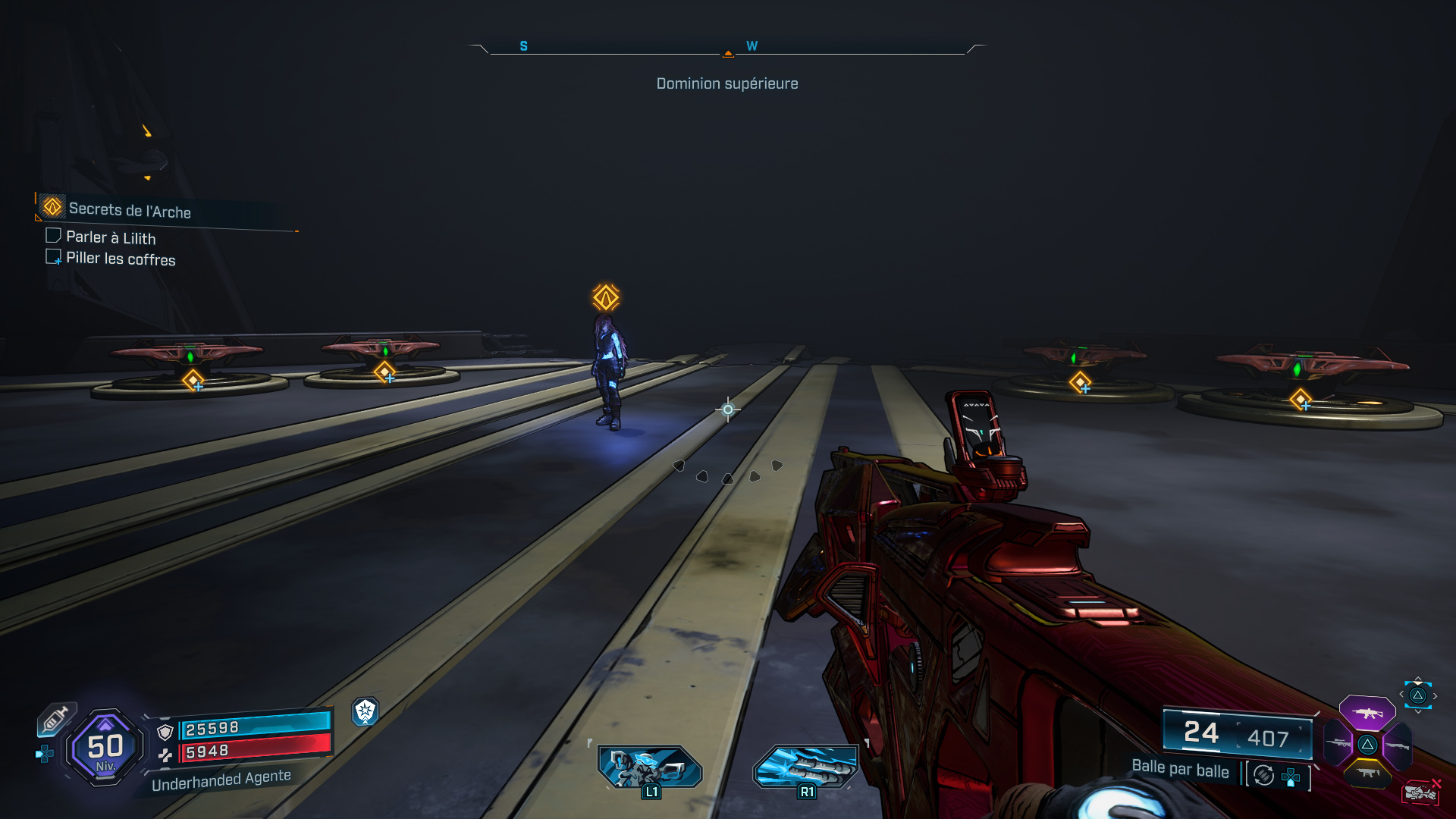The height and width of the screenshot is (819, 1456).
Task: Check the Piller les coffres objective box
Action: pos(53,256)
